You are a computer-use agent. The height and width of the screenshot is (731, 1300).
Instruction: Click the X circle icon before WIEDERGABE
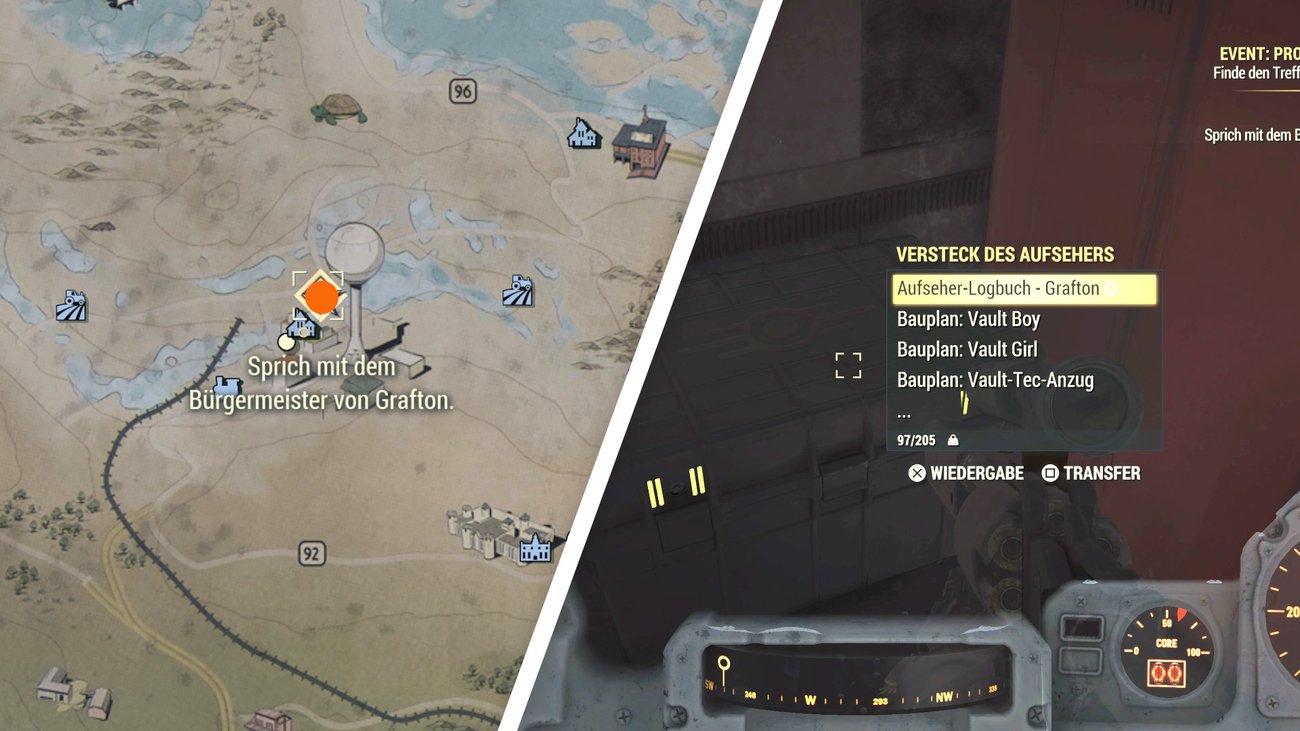[x=916, y=473]
